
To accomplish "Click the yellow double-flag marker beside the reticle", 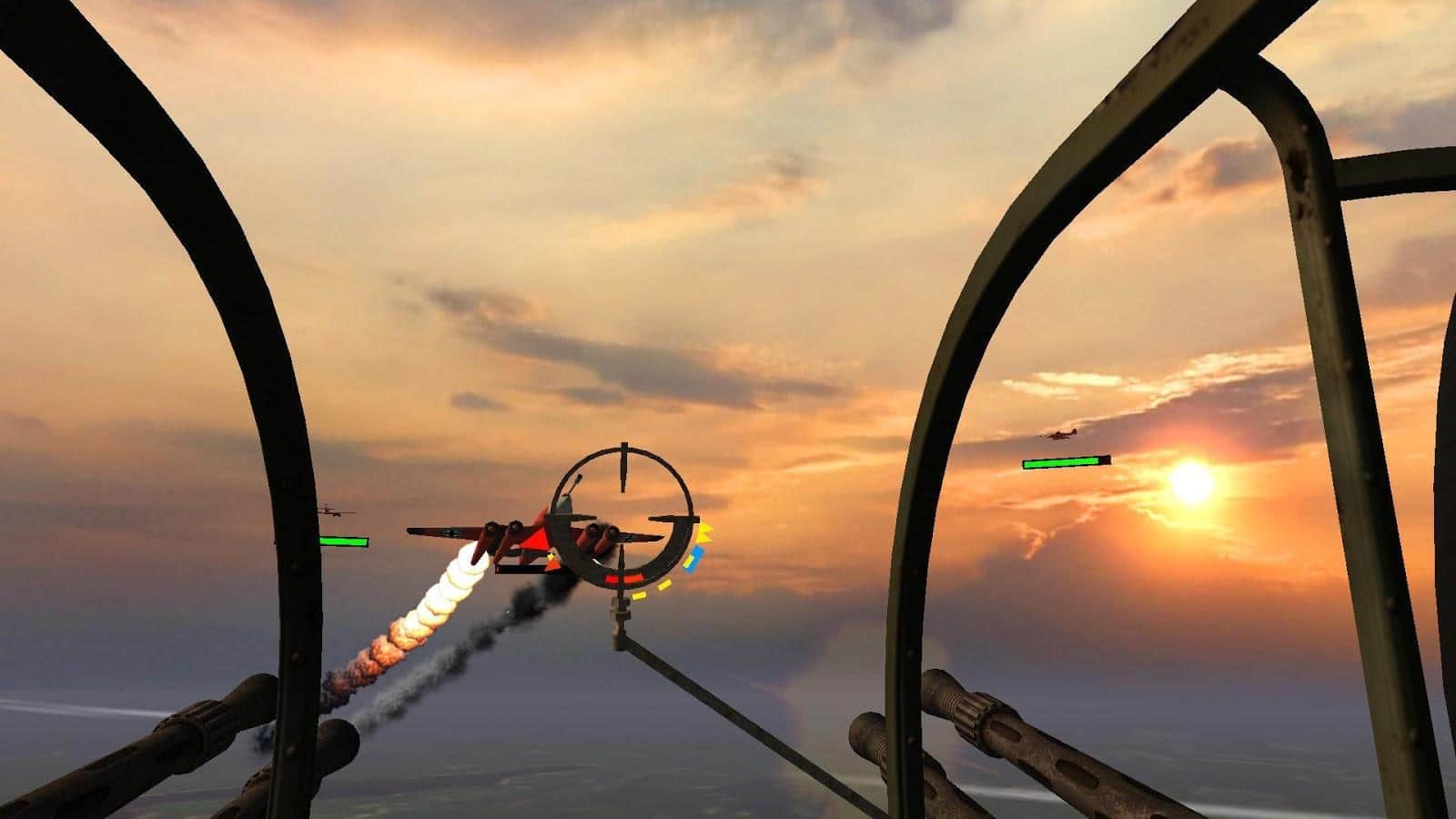I will [x=703, y=534].
